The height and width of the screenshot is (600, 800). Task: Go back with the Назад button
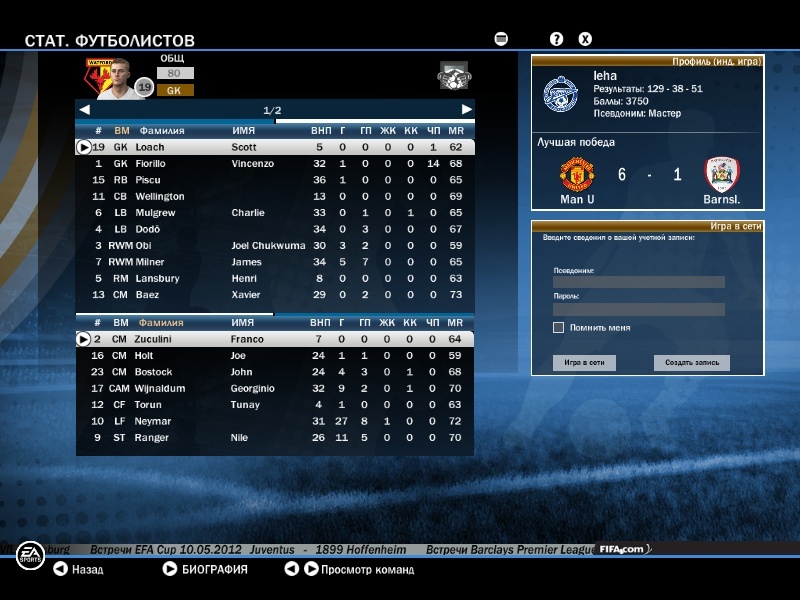click(78, 570)
